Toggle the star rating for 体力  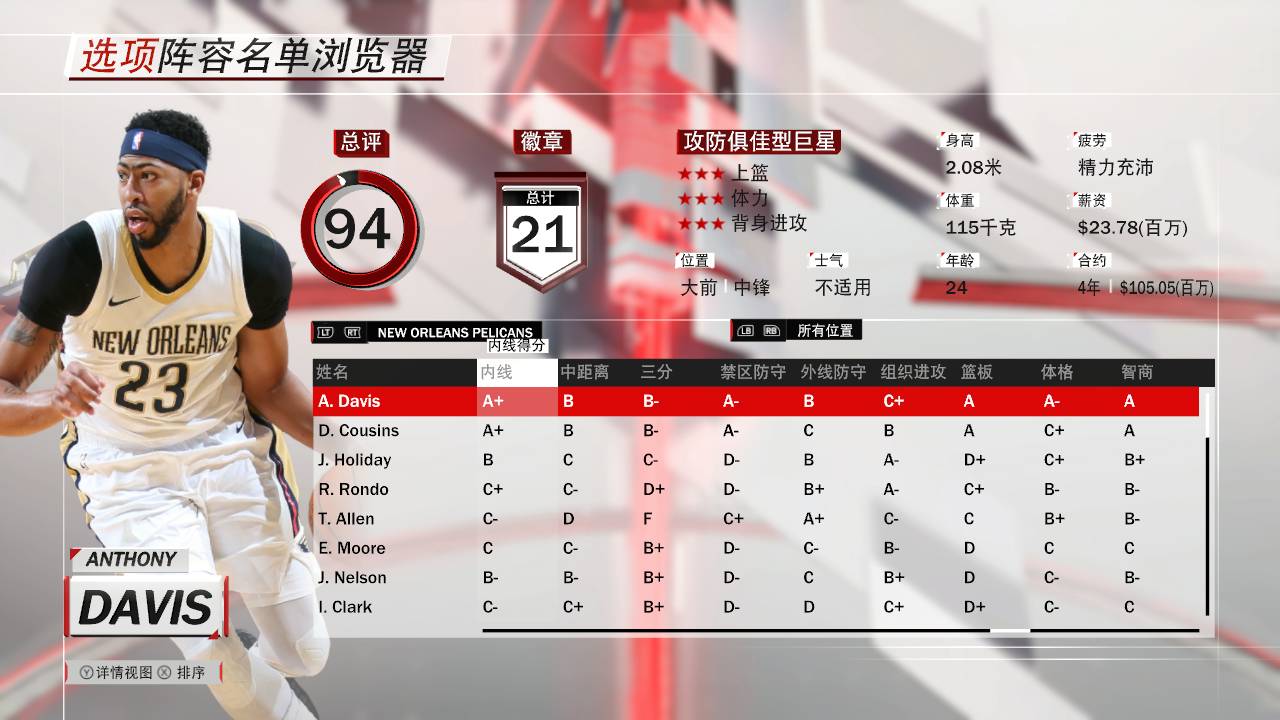[x=700, y=198]
